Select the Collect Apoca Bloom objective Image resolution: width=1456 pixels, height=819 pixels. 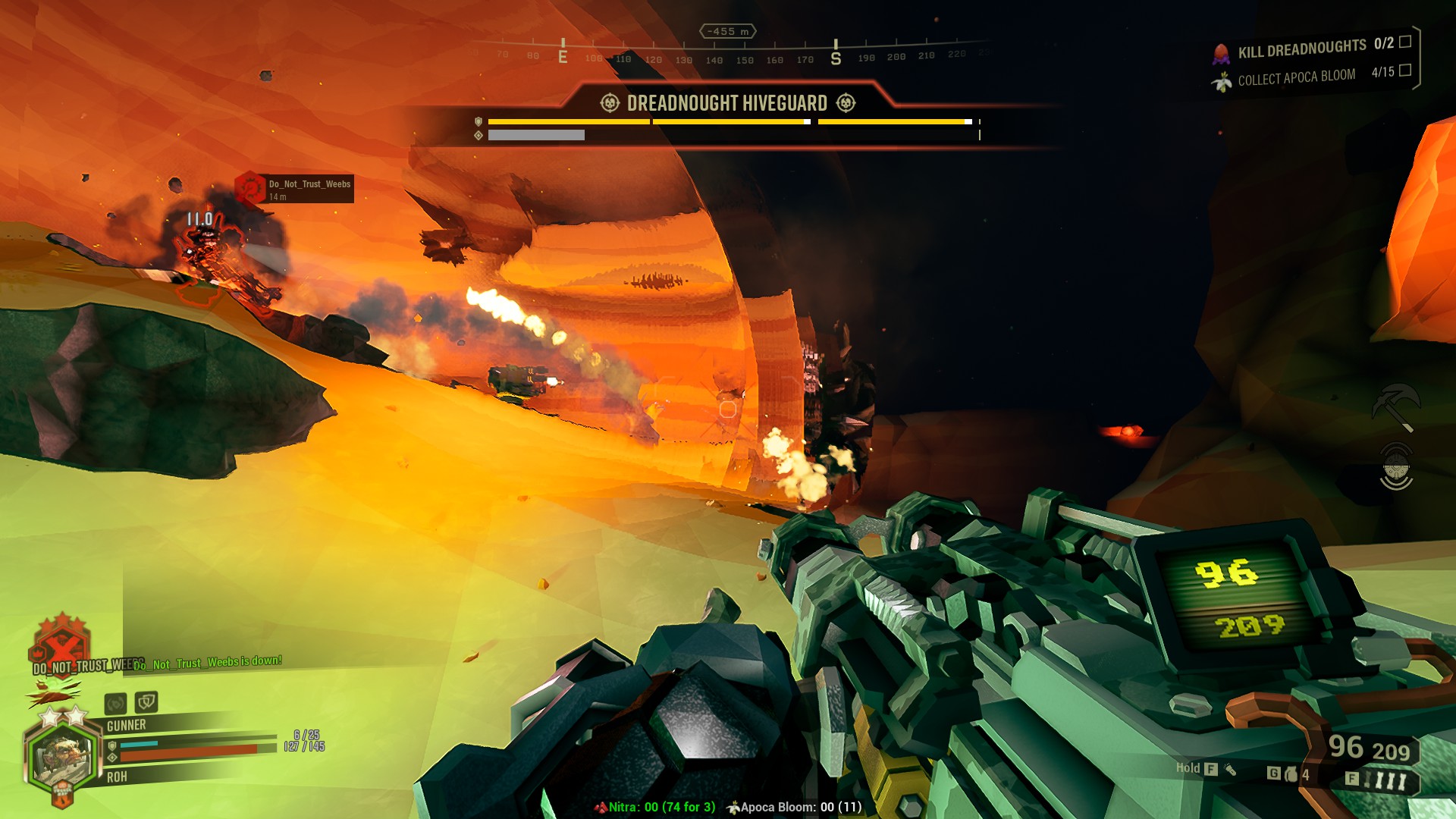[1296, 77]
